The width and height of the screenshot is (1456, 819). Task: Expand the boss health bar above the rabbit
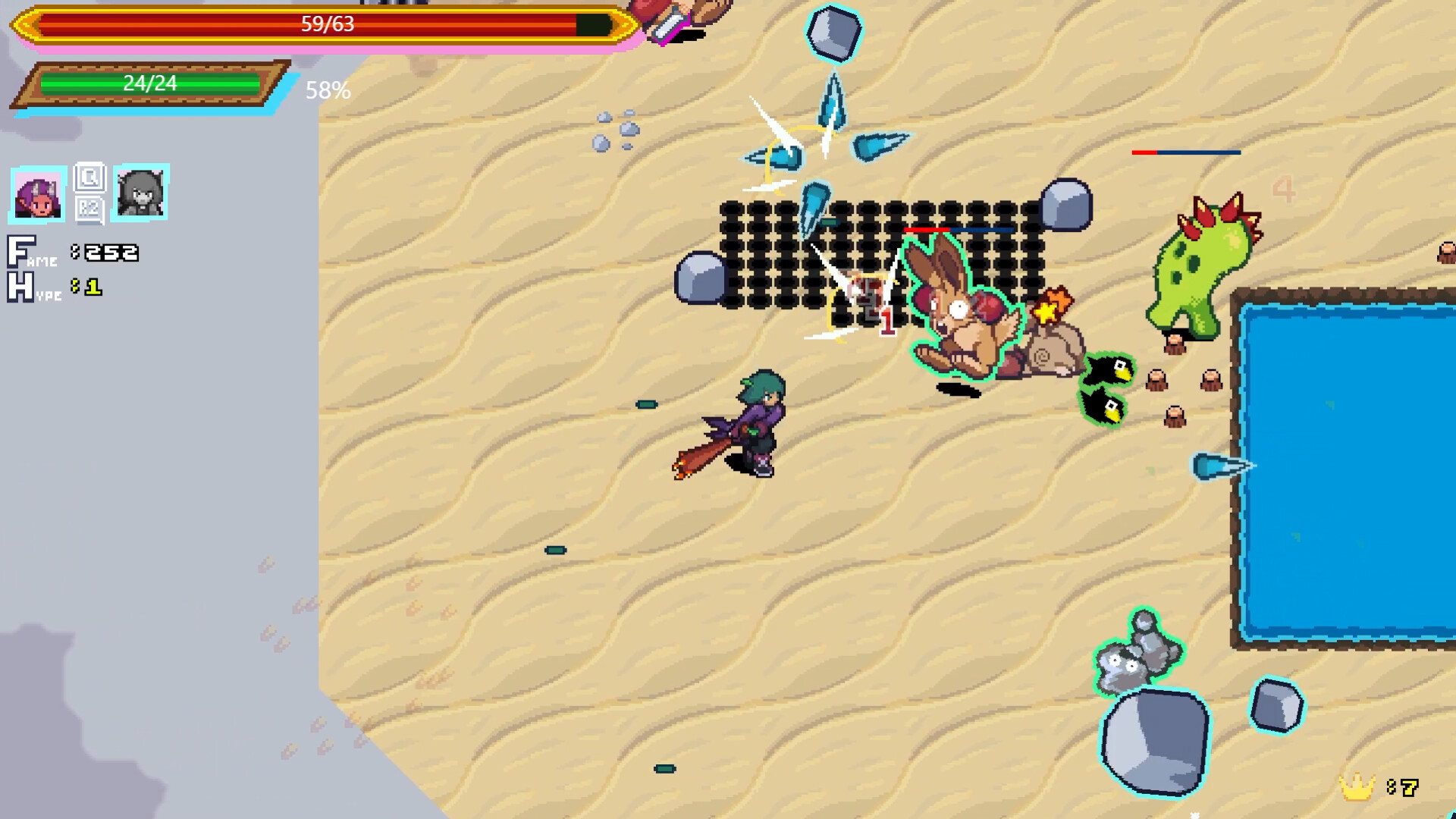click(x=959, y=229)
